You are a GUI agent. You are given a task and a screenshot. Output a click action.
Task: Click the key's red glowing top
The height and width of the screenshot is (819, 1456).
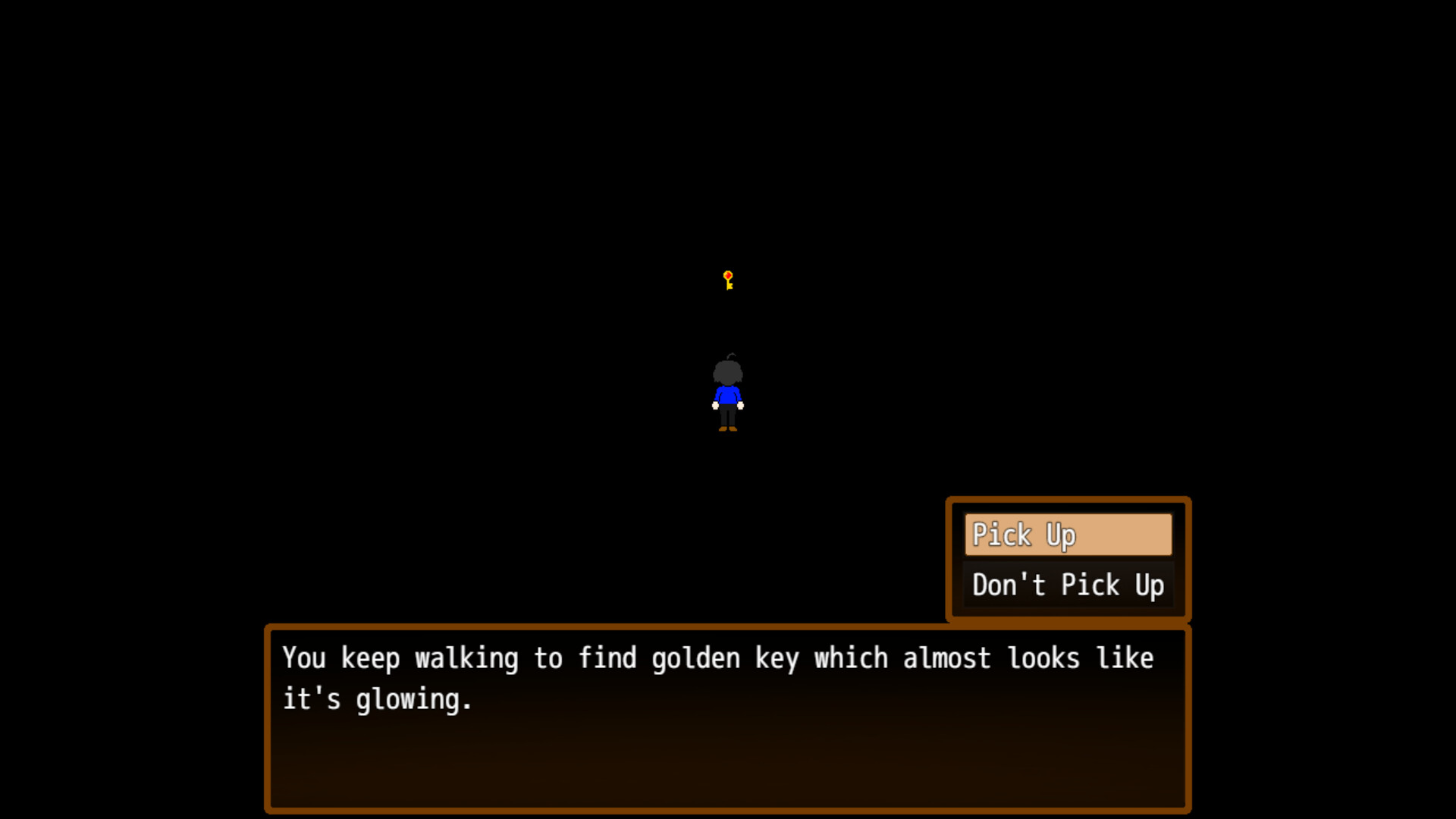tap(727, 275)
